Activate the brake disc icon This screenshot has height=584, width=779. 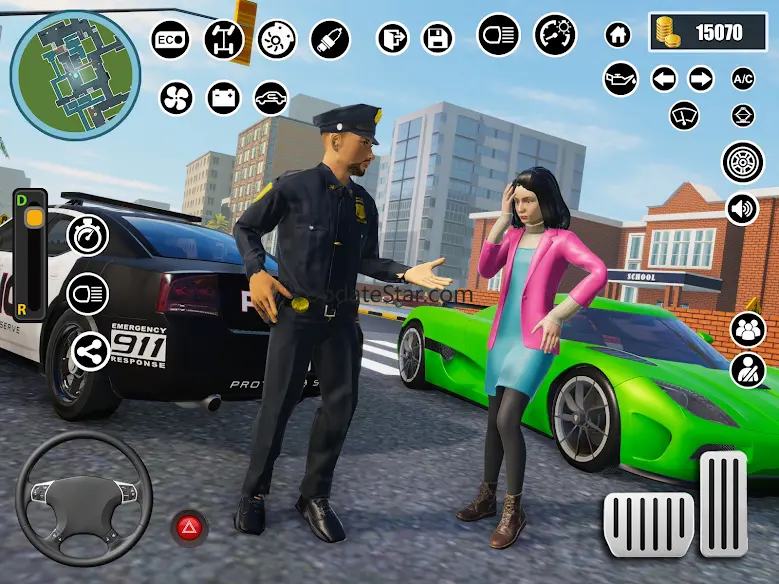(x=277, y=40)
